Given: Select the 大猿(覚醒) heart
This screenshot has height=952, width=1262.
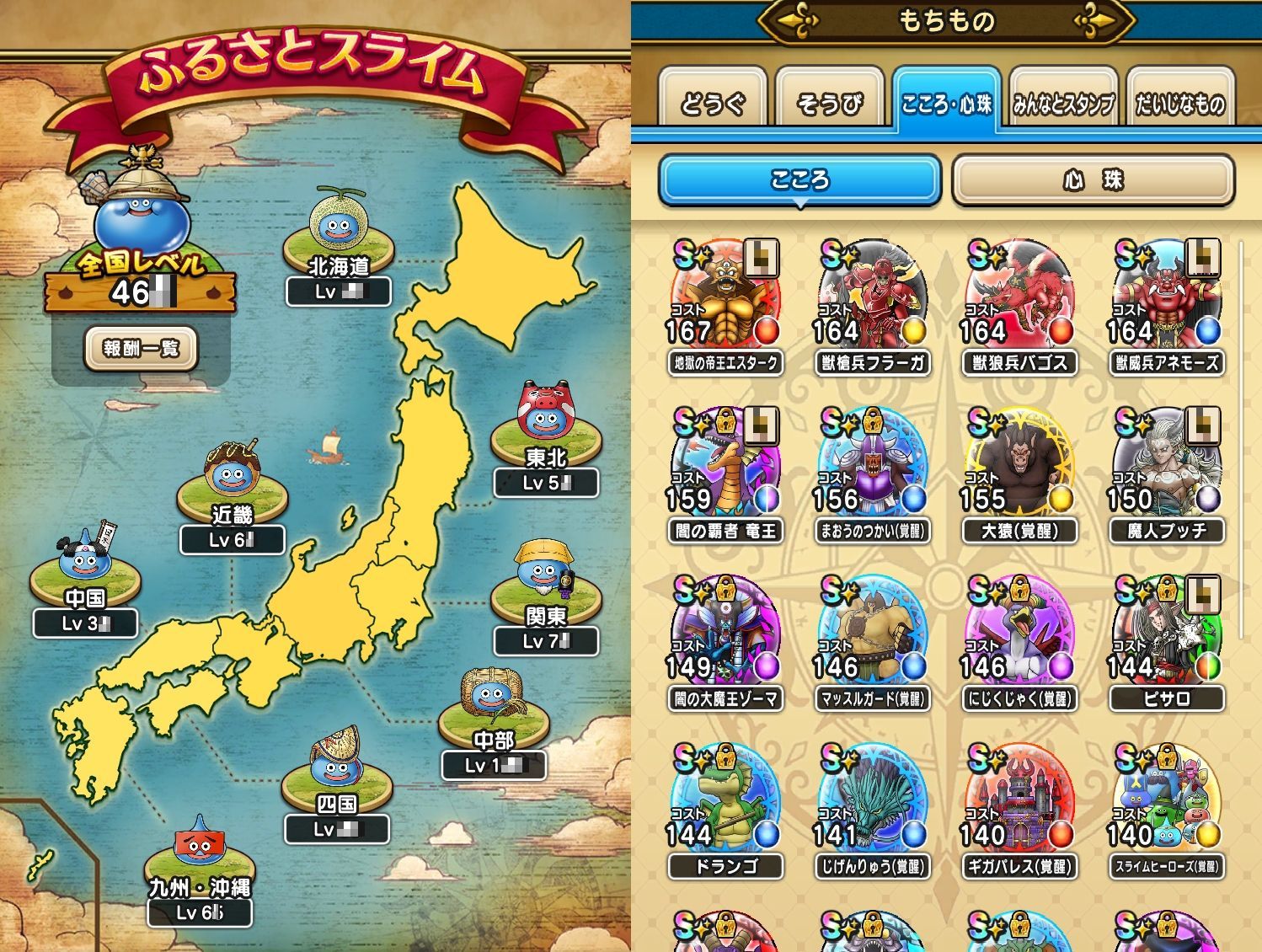Looking at the screenshot, I should pyautogui.click(x=1019, y=465).
